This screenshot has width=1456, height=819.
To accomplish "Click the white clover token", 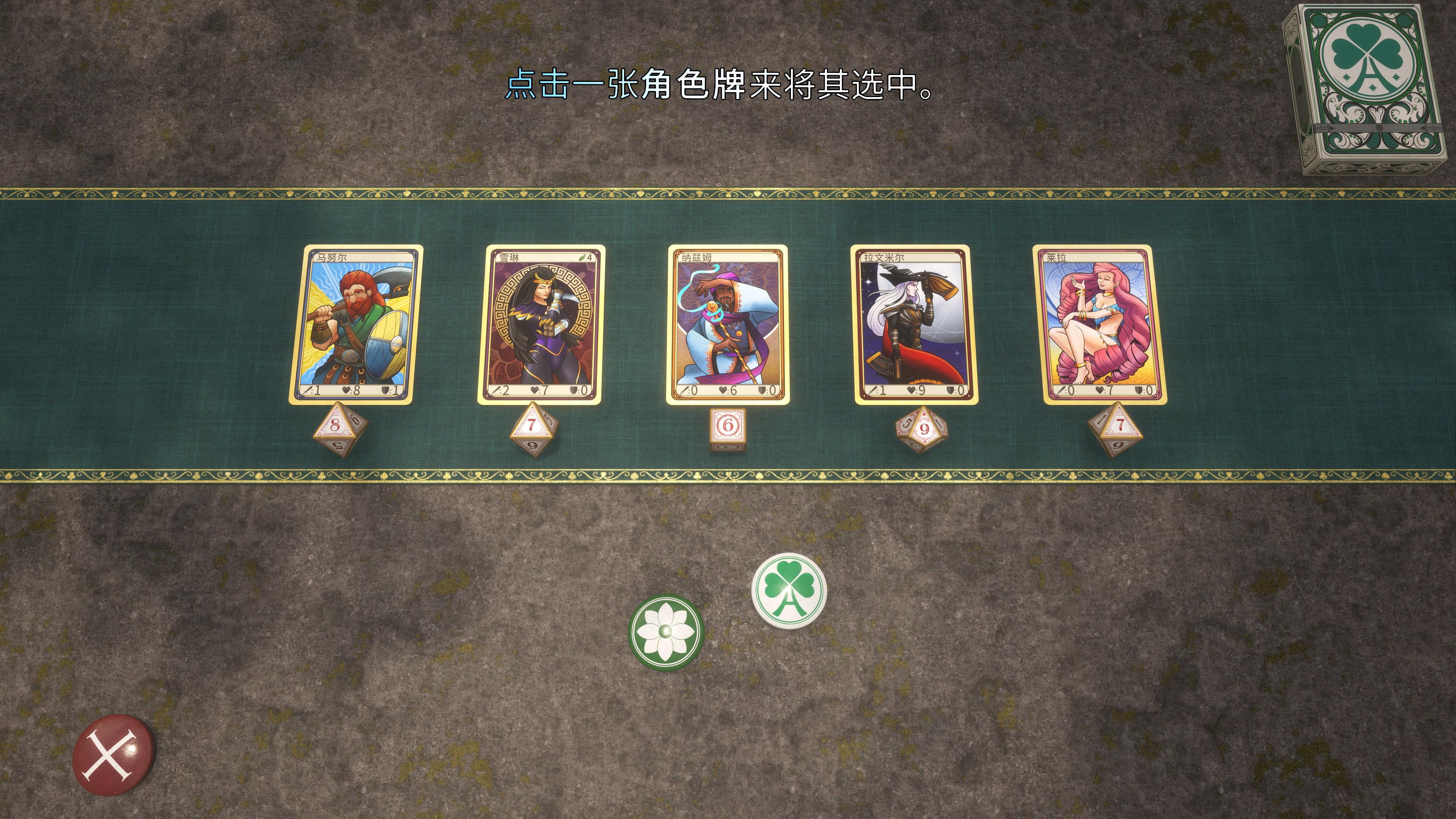I will point(789,590).
